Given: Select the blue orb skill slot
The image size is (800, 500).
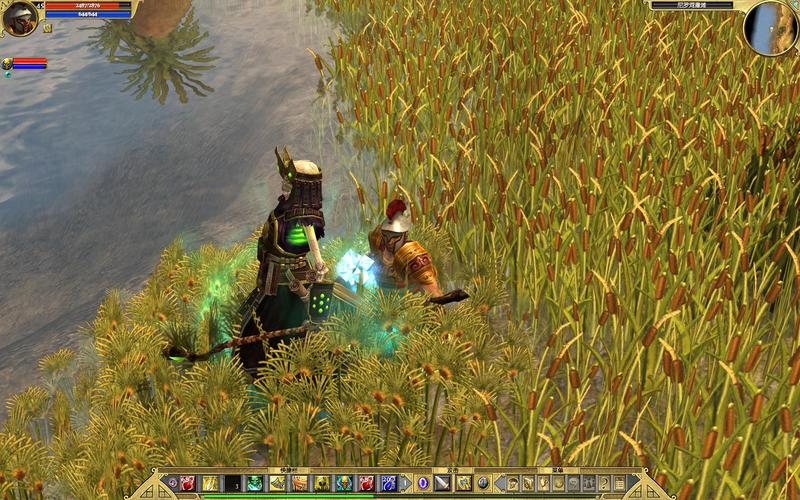Looking at the screenshot, I should 422,483.
